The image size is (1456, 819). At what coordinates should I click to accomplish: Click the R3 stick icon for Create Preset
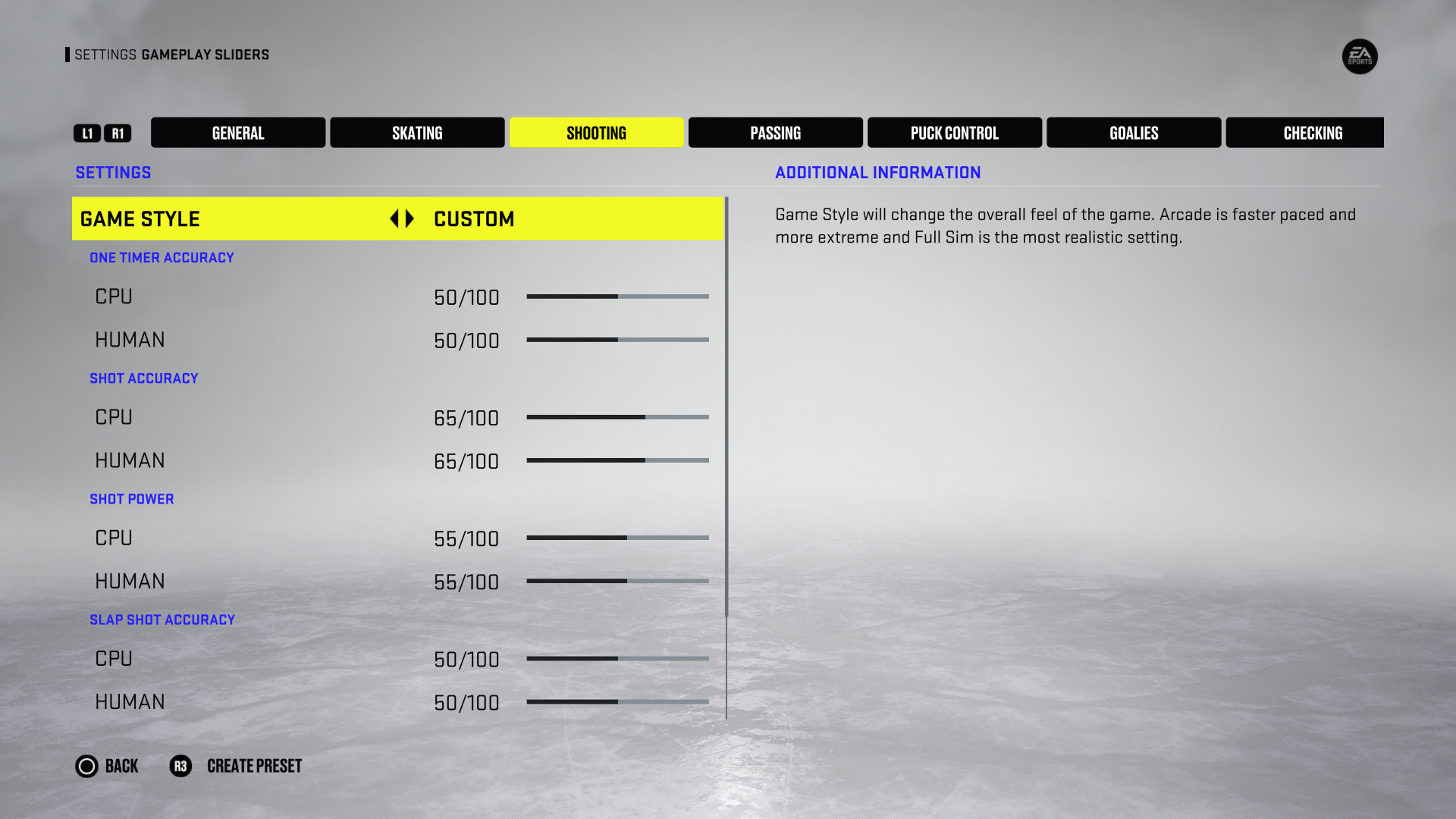(180, 766)
